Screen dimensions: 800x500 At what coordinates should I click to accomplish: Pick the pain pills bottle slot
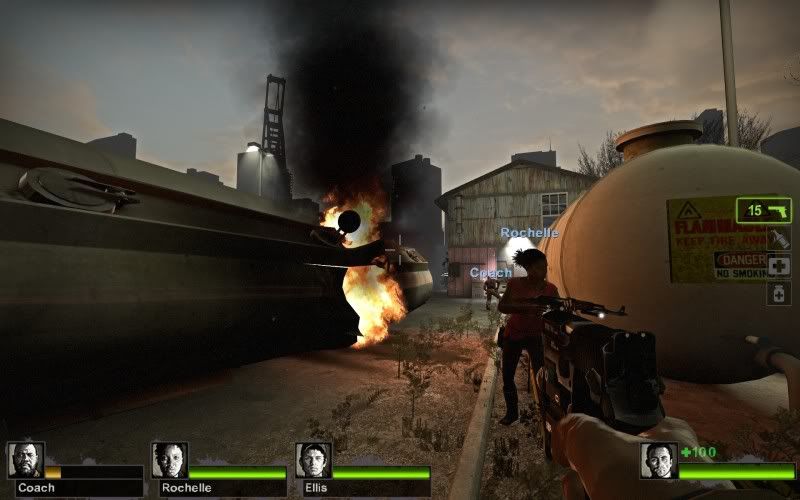779,292
